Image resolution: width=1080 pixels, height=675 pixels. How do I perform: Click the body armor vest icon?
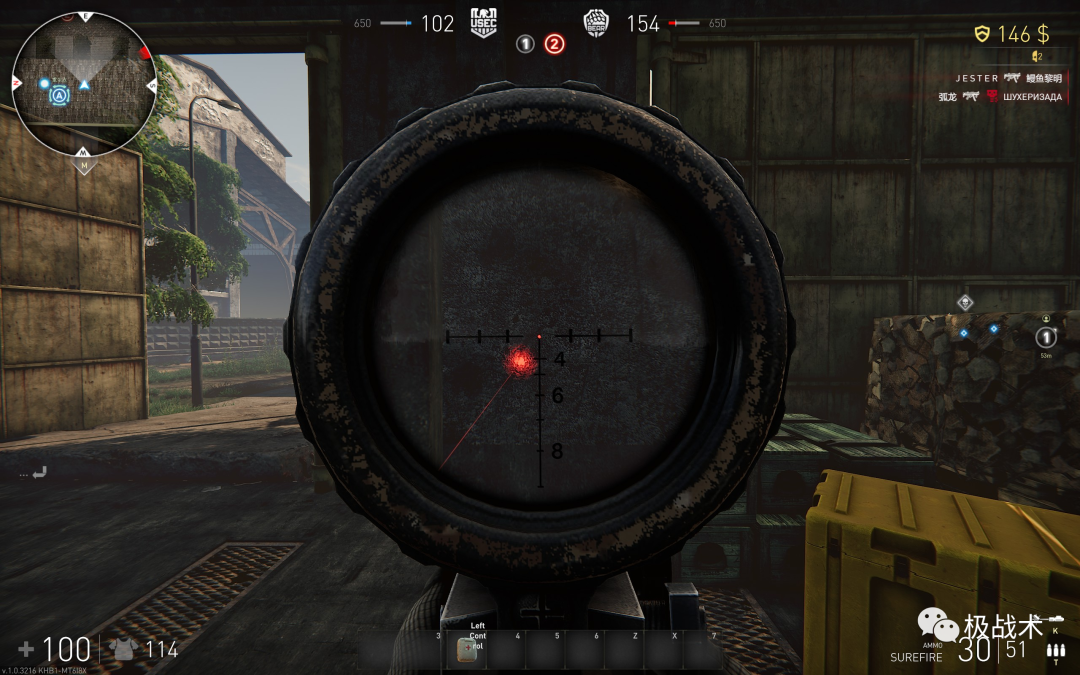point(125,649)
